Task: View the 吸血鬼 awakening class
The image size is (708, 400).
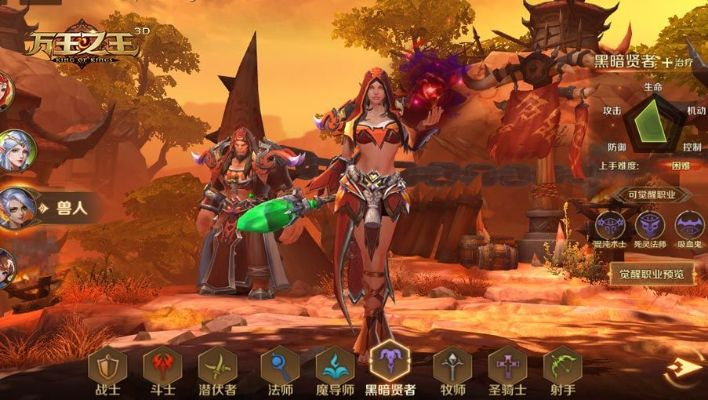Action: click(x=689, y=225)
